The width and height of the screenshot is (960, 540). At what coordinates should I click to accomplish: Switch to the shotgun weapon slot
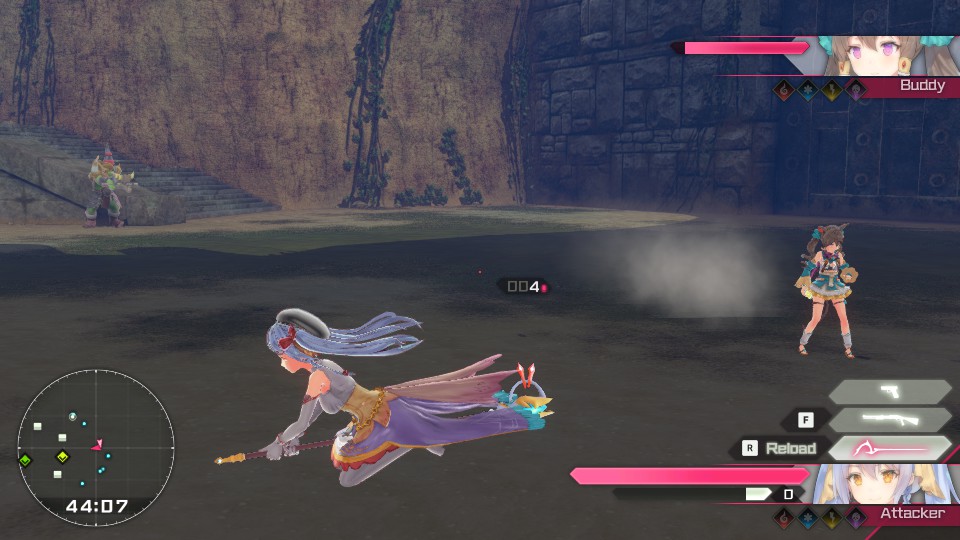pyautogui.click(x=889, y=420)
